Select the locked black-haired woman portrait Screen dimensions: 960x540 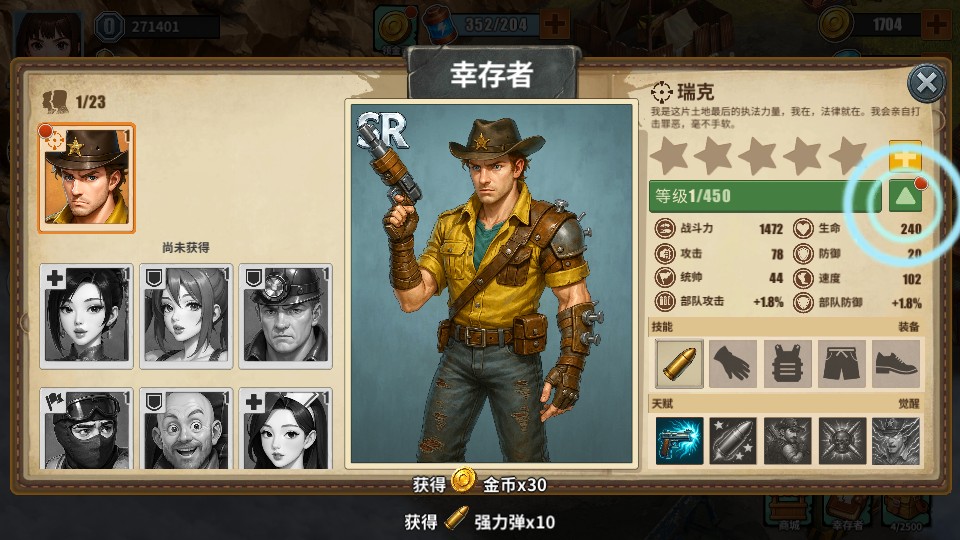point(87,314)
